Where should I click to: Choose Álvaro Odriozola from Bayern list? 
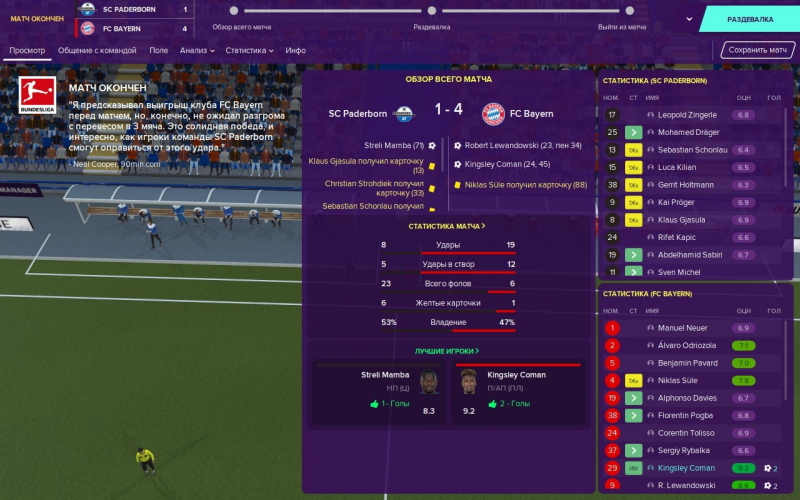(687, 346)
